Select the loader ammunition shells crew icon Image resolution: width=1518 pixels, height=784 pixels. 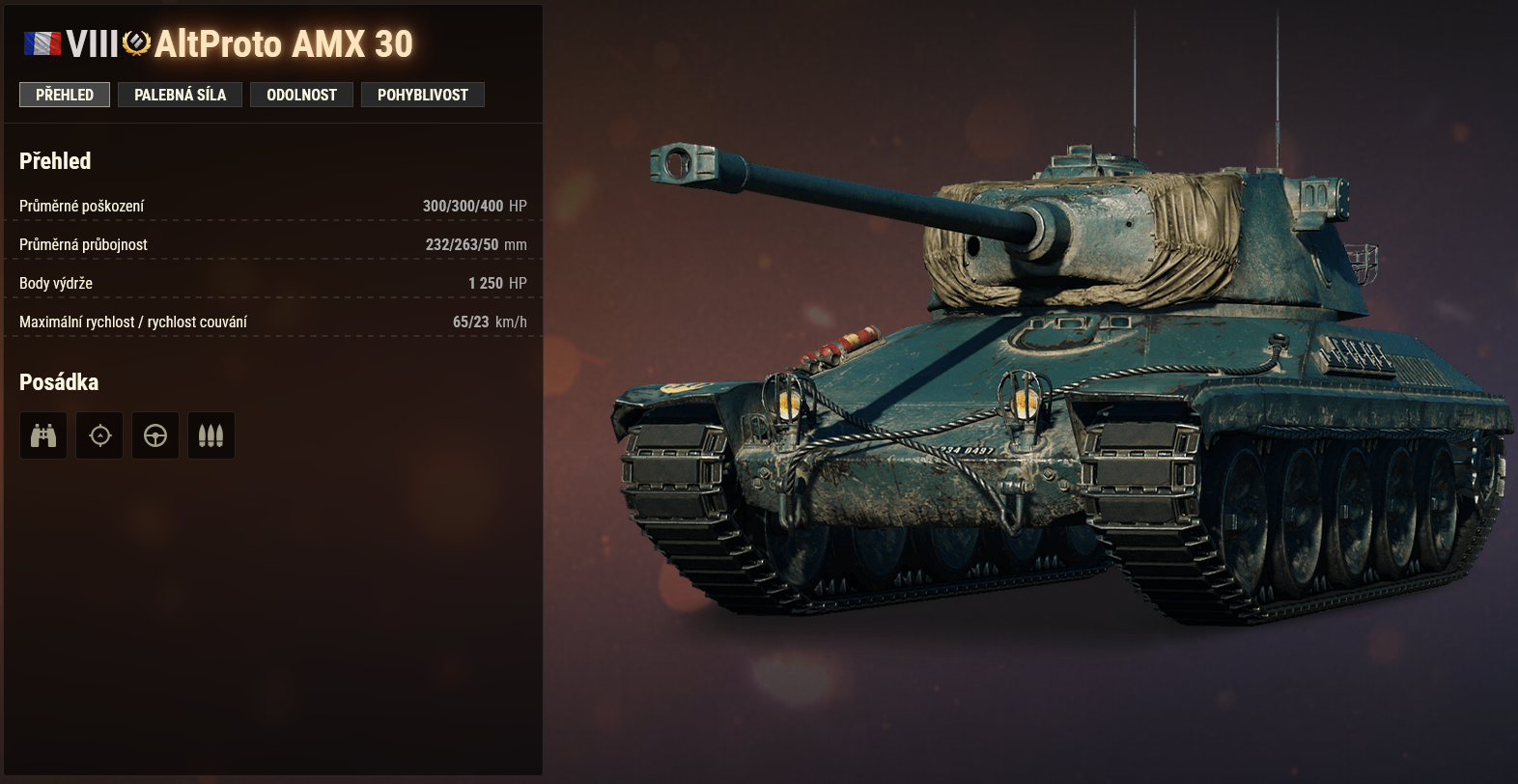[x=211, y=435]
